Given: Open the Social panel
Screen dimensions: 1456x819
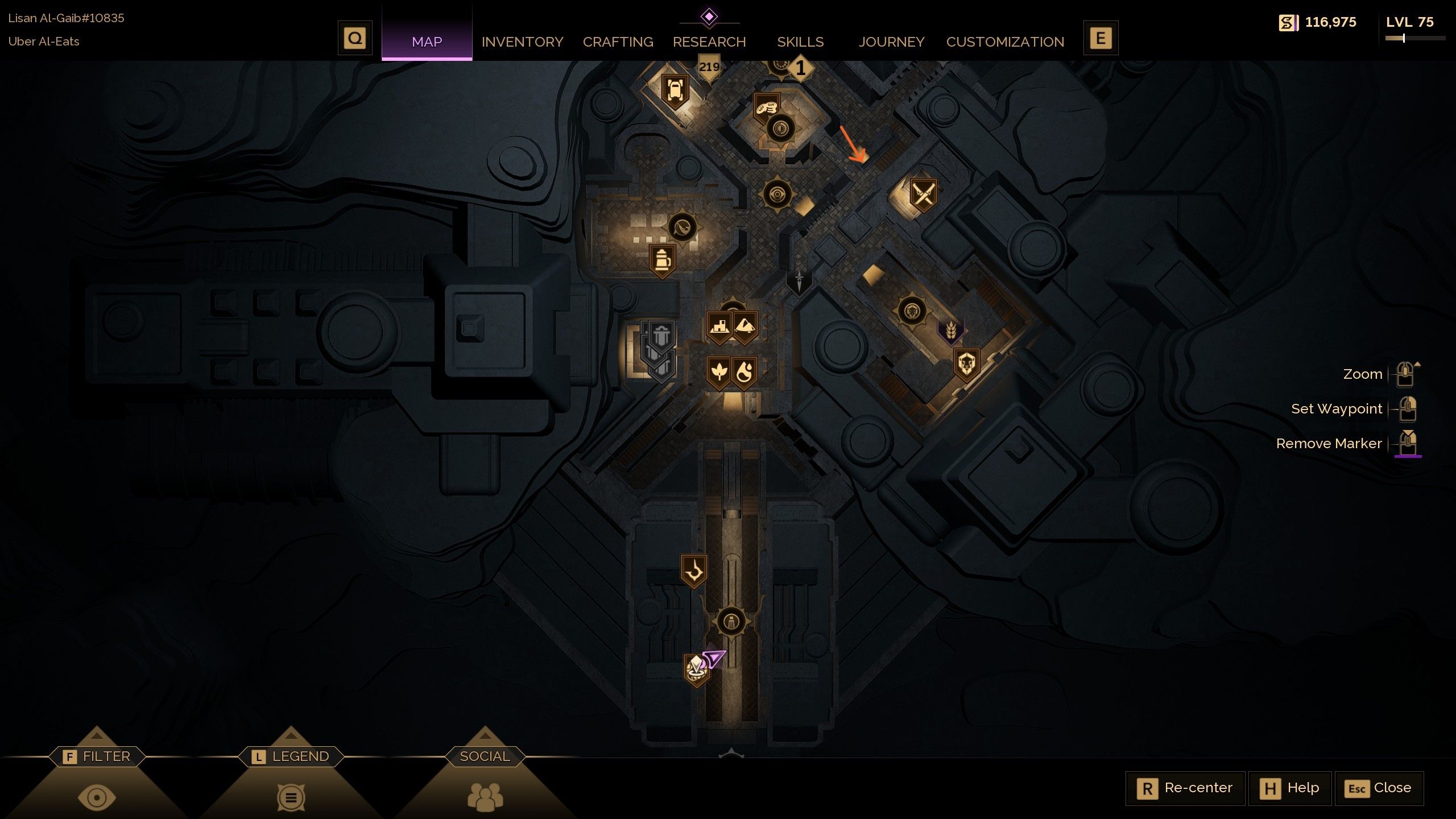Looking at the screenshot, I should (x=484, y=756).
